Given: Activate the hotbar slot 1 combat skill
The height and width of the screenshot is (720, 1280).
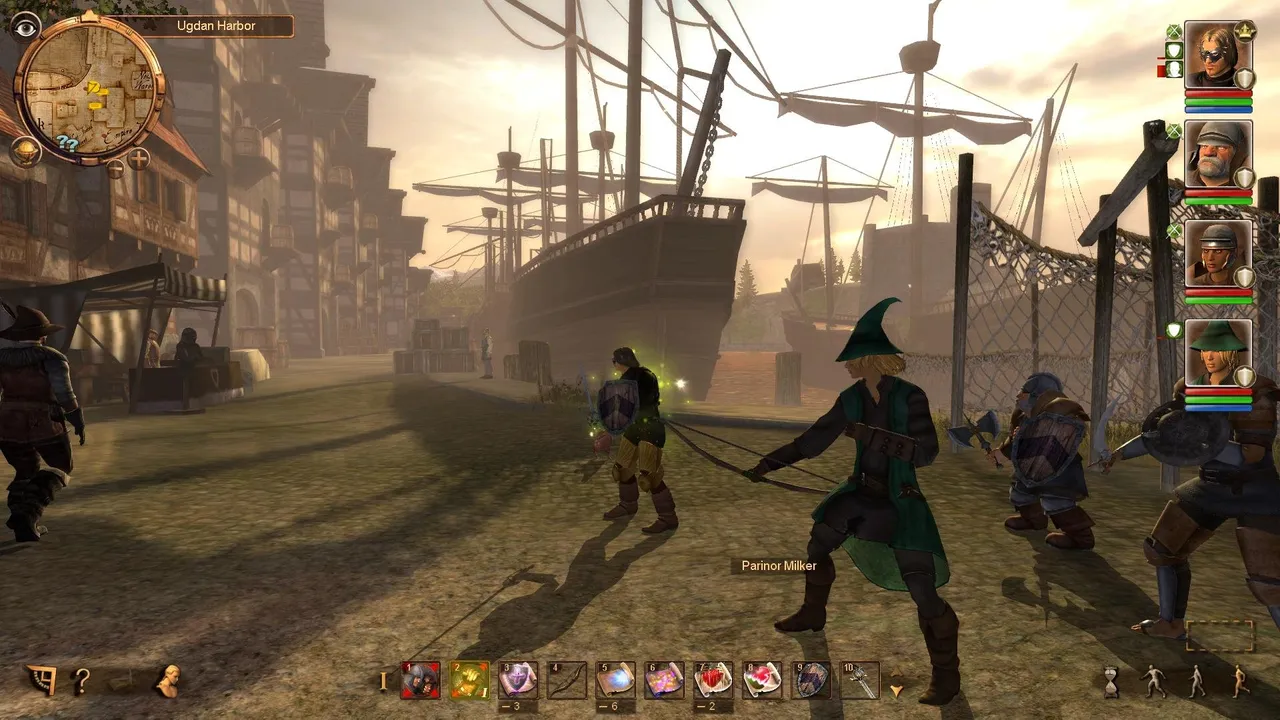Looking at the screenshot, I should point(421,680).
